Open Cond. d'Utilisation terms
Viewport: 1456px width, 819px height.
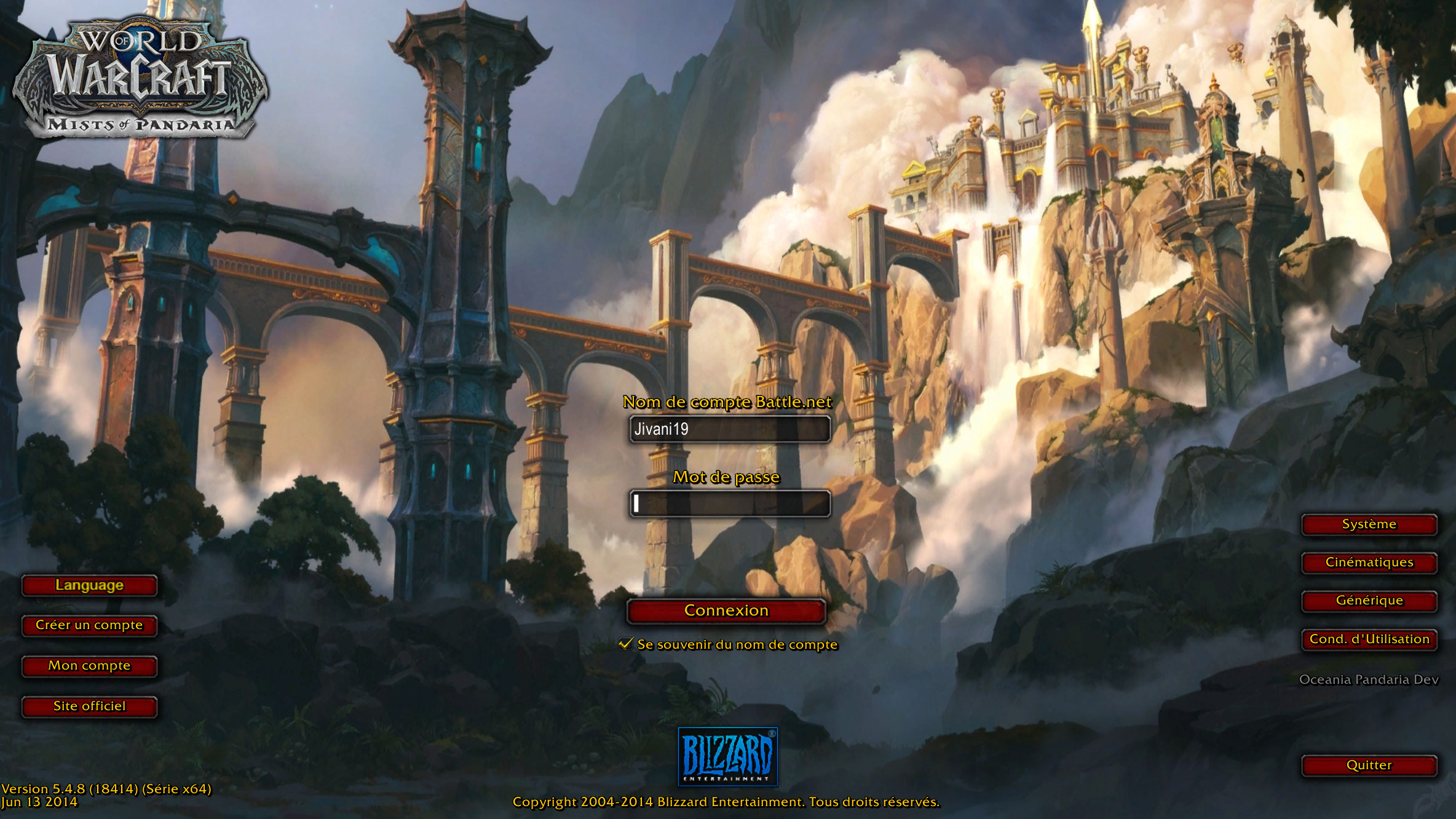[x=1369, y=639]
